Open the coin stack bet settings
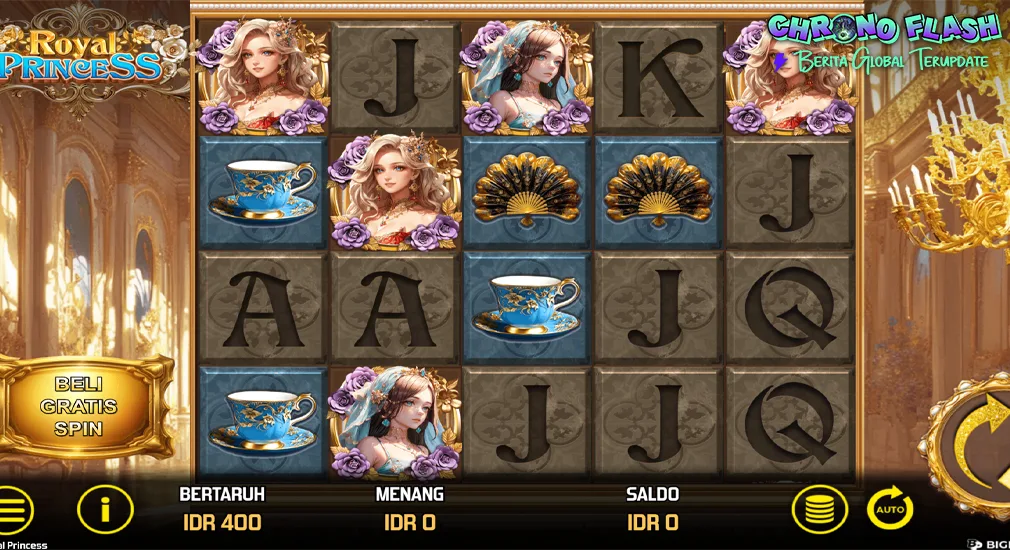This screenshot has height=550, width=1010. [x=819, y=510]
